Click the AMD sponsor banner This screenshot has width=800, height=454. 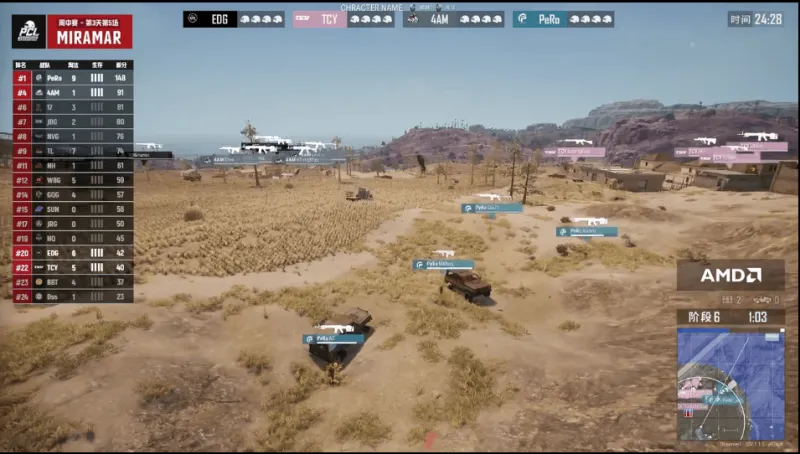click(730, 275)
